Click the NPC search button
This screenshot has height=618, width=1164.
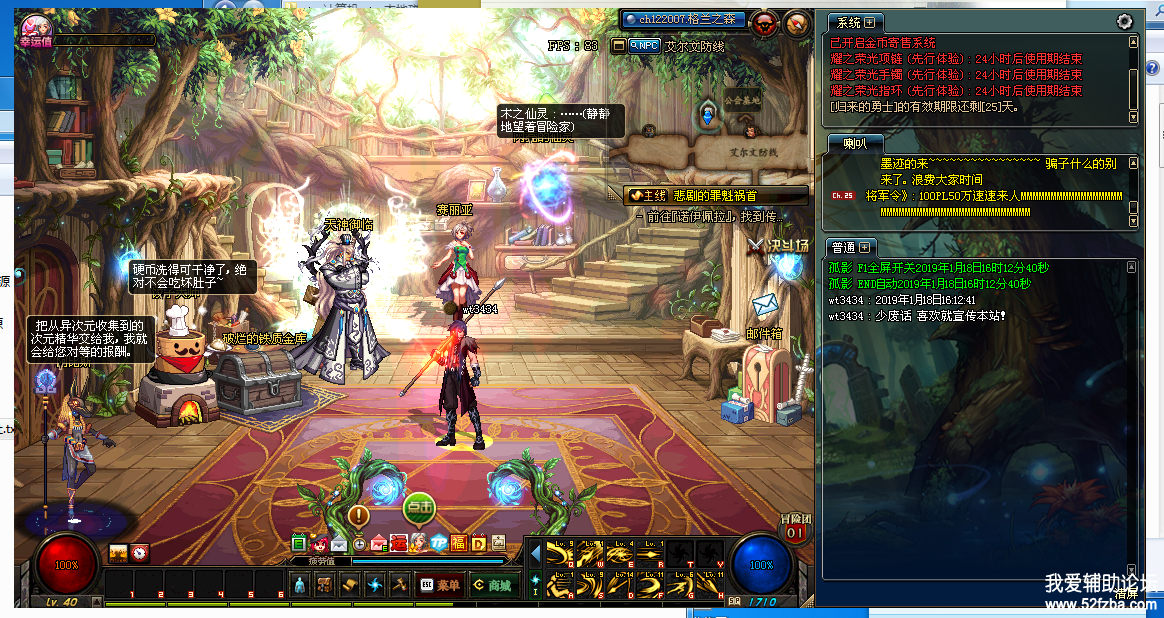[x=636, y=46]
